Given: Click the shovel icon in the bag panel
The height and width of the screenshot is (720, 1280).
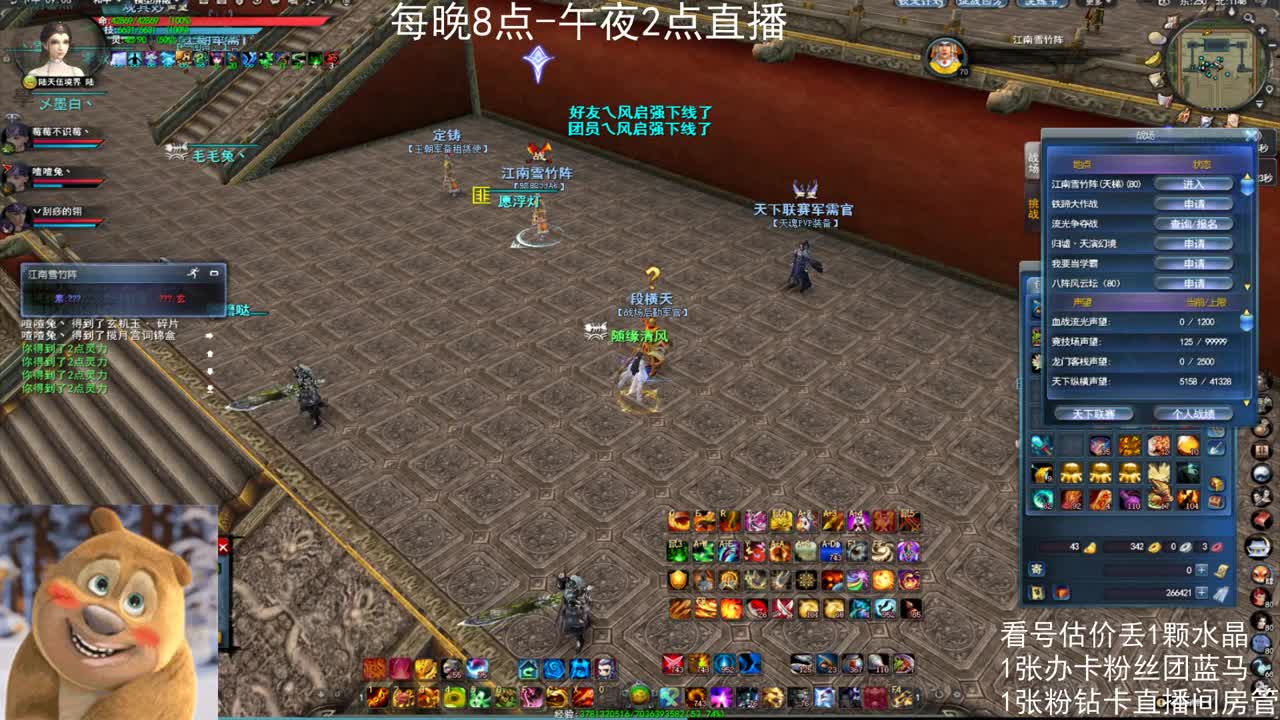Looking at the screenshot, I should tap(1217, 447).
